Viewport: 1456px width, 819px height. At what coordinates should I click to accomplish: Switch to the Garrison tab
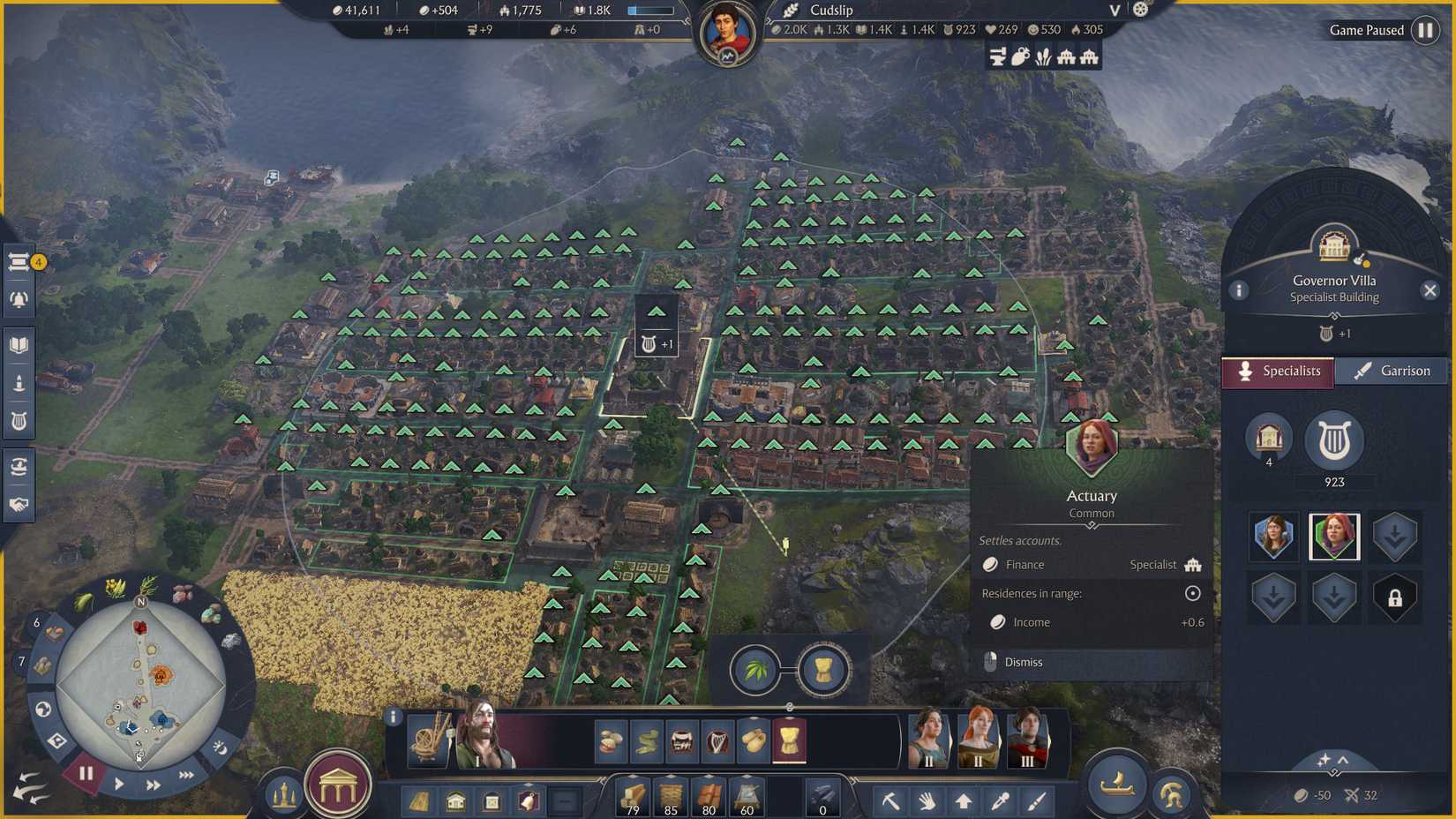tap(1392, 371)
